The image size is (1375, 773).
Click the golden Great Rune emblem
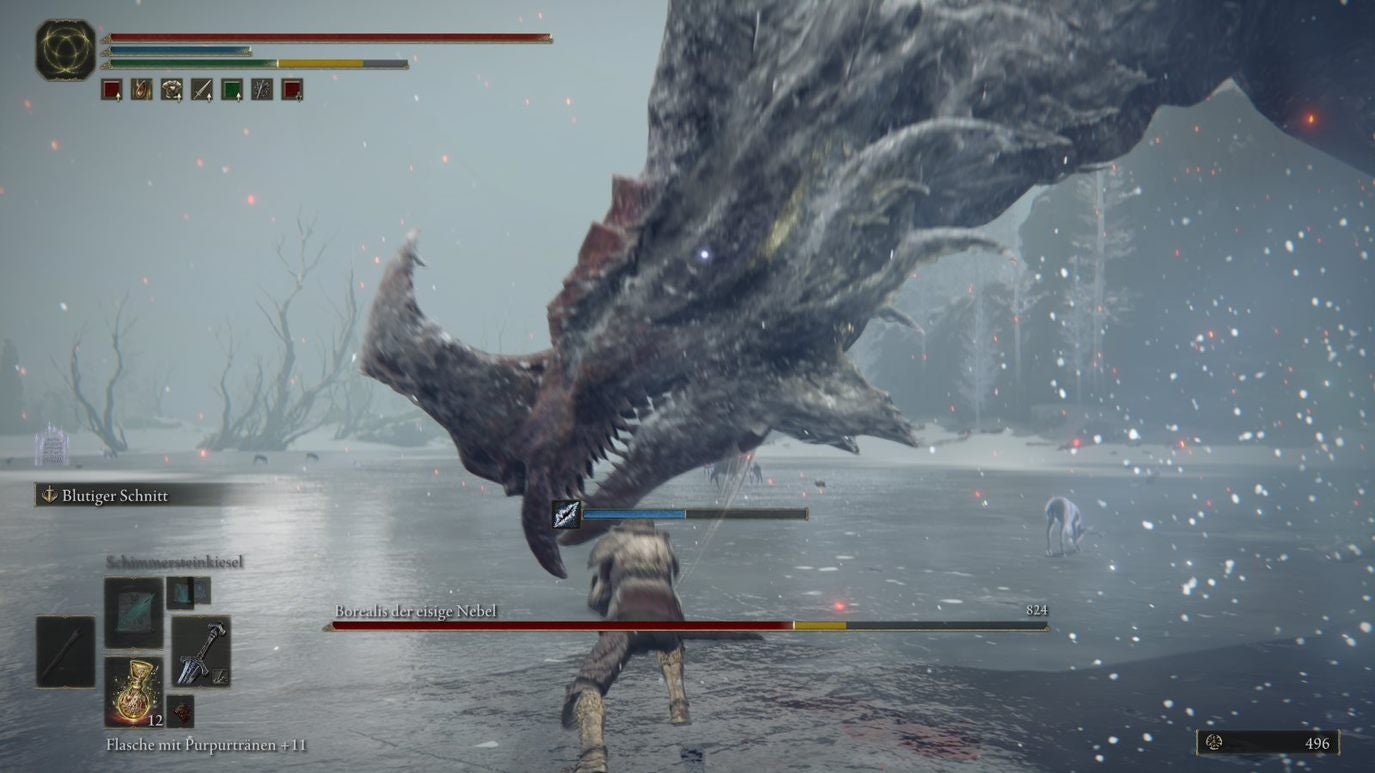(66, 49)
